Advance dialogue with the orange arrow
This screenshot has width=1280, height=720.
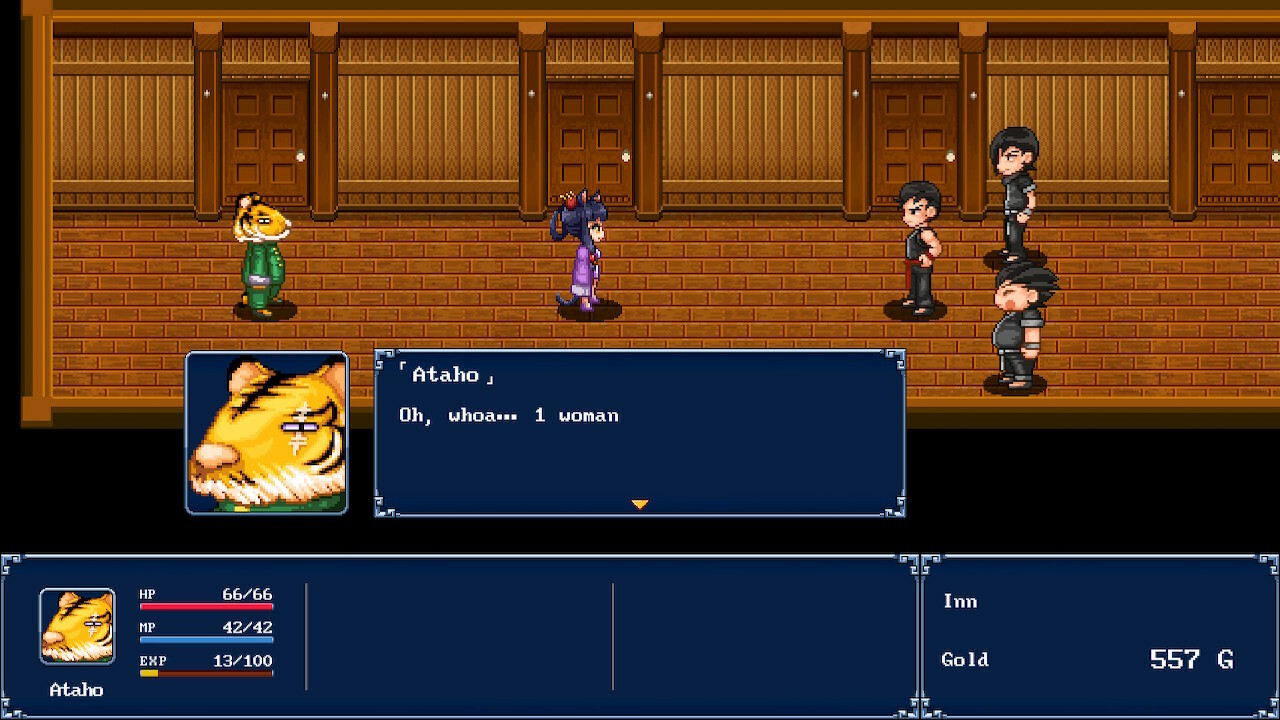click(640, 504)
